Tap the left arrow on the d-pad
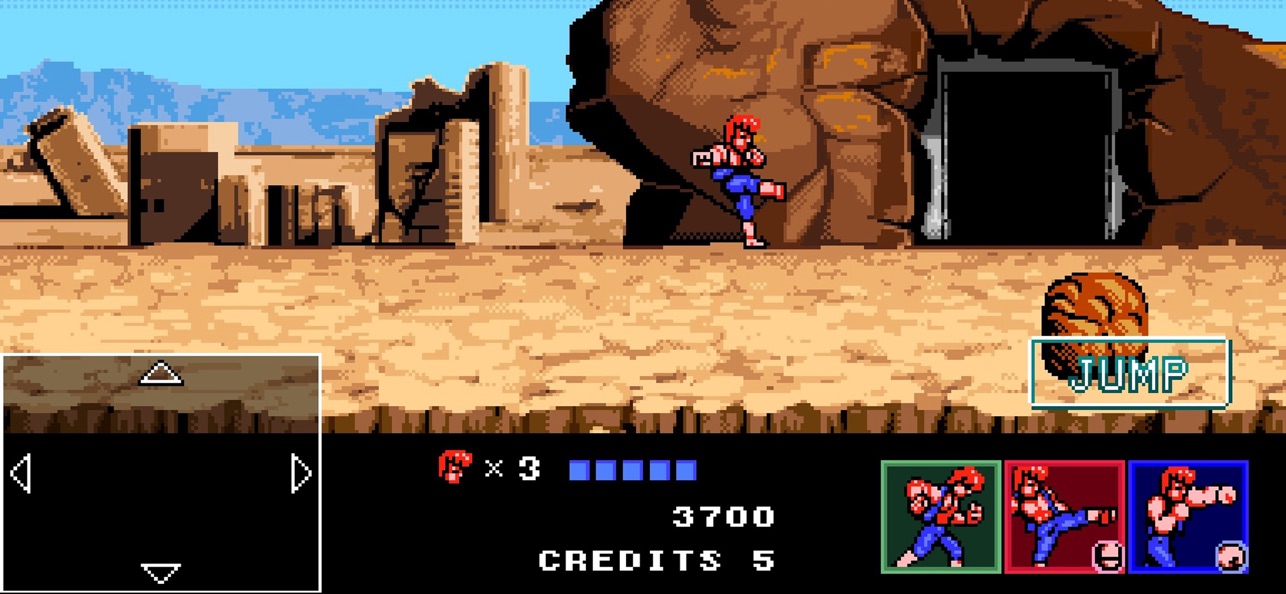Viewport: 1286px width, 594px height. point(20,473)
